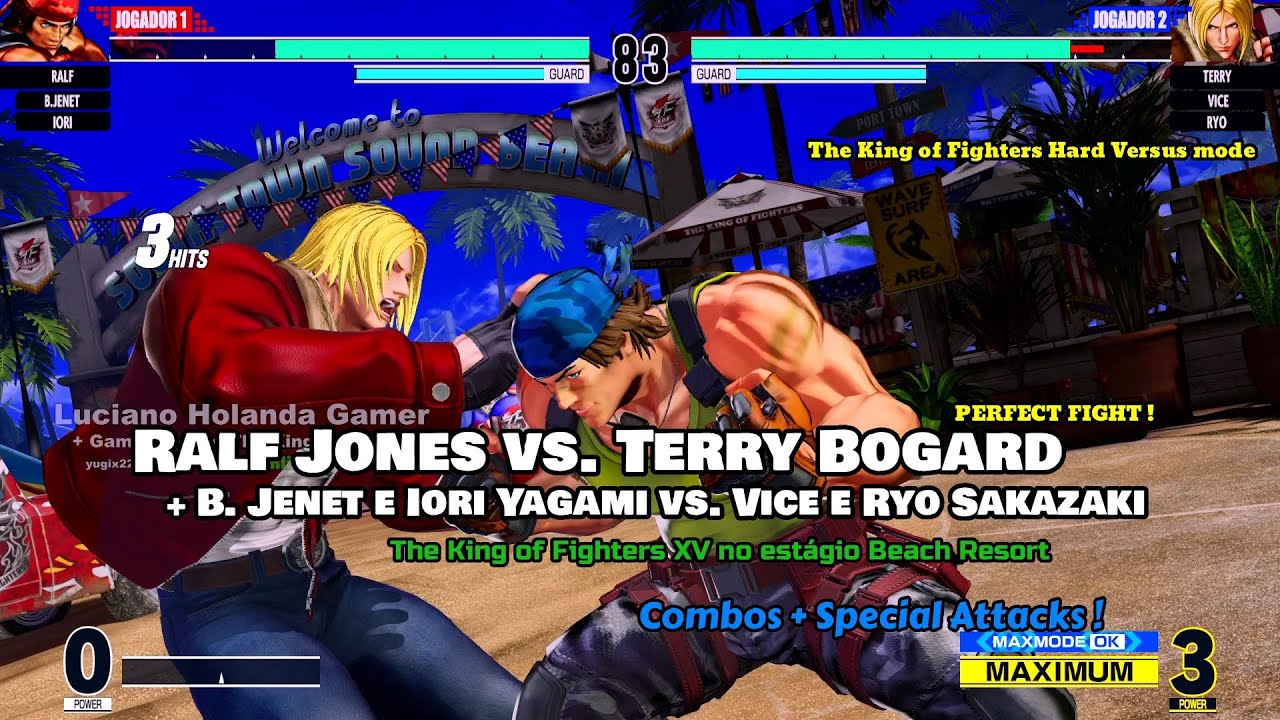Choose the VICE team roster label
The width and height of the screenshot is (1280, 720).
click(1217, 100)
